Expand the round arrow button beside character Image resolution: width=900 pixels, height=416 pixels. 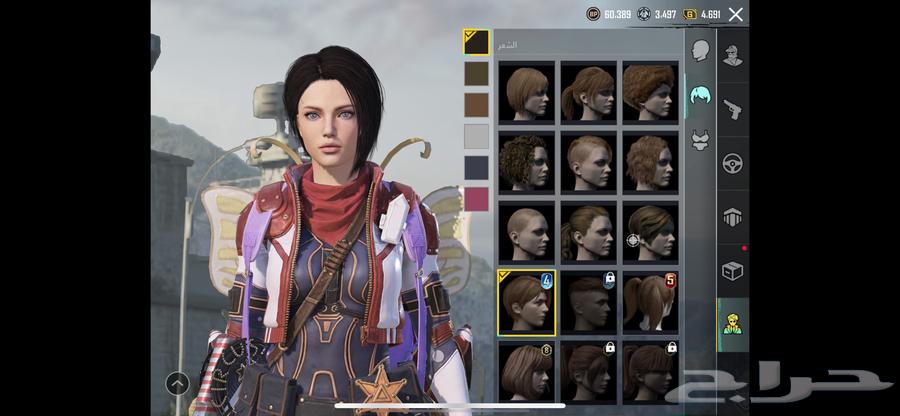pyautogui.click(x=178, y=382)
